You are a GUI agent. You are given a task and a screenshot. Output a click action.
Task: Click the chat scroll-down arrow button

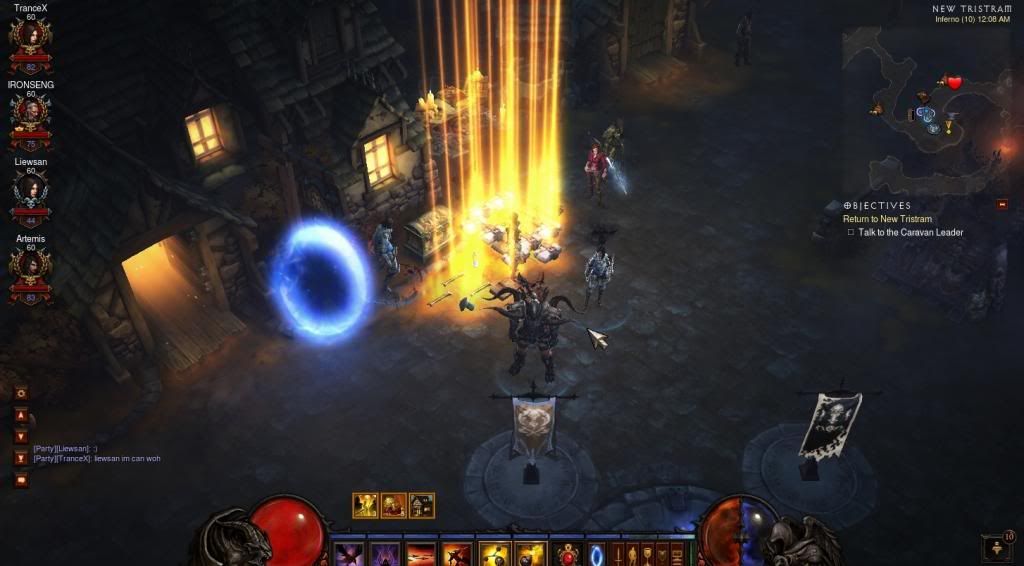[x=21, y=436]
